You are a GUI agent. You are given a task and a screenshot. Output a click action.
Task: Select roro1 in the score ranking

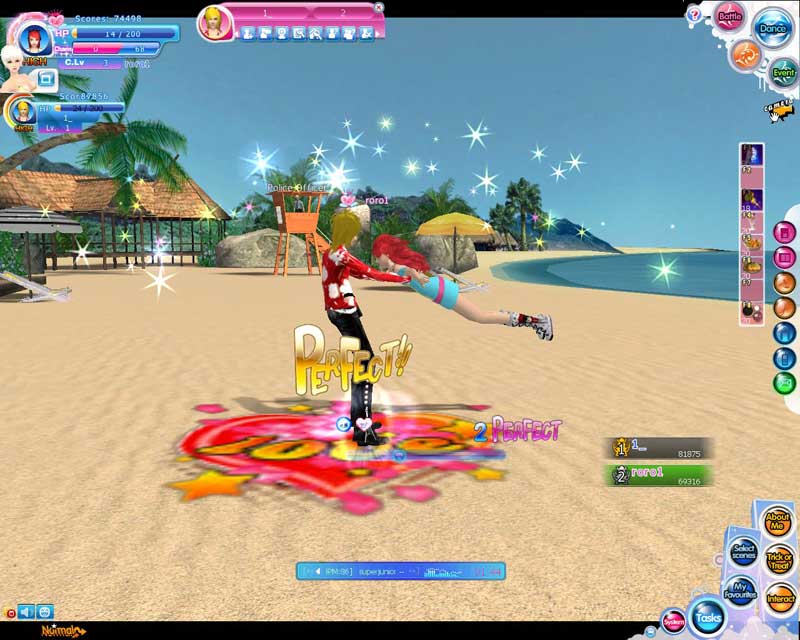[661, 475]
